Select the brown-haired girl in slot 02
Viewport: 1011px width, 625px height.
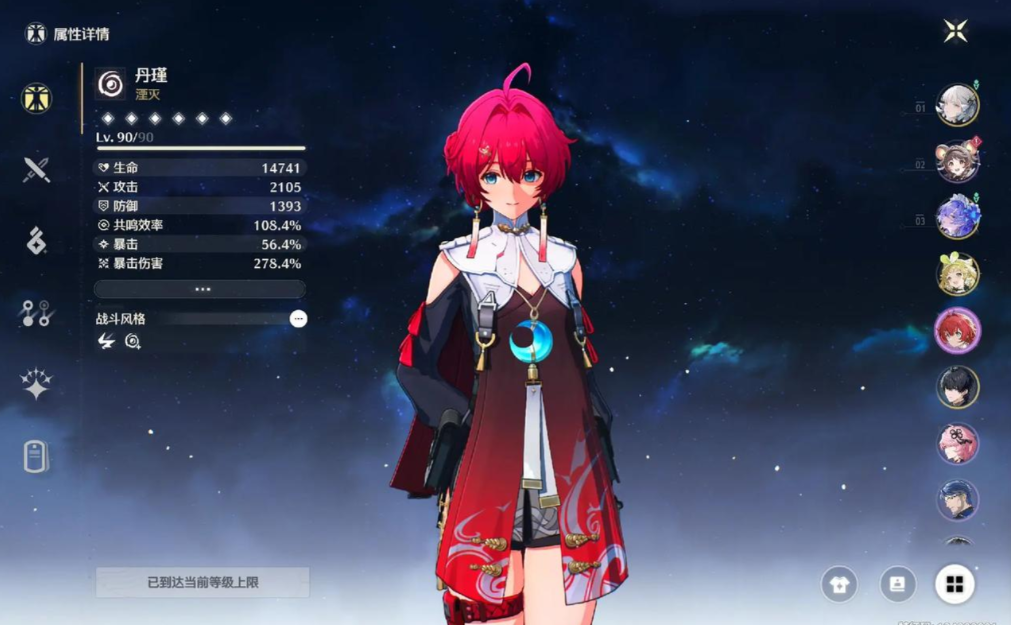coord(957,162)
